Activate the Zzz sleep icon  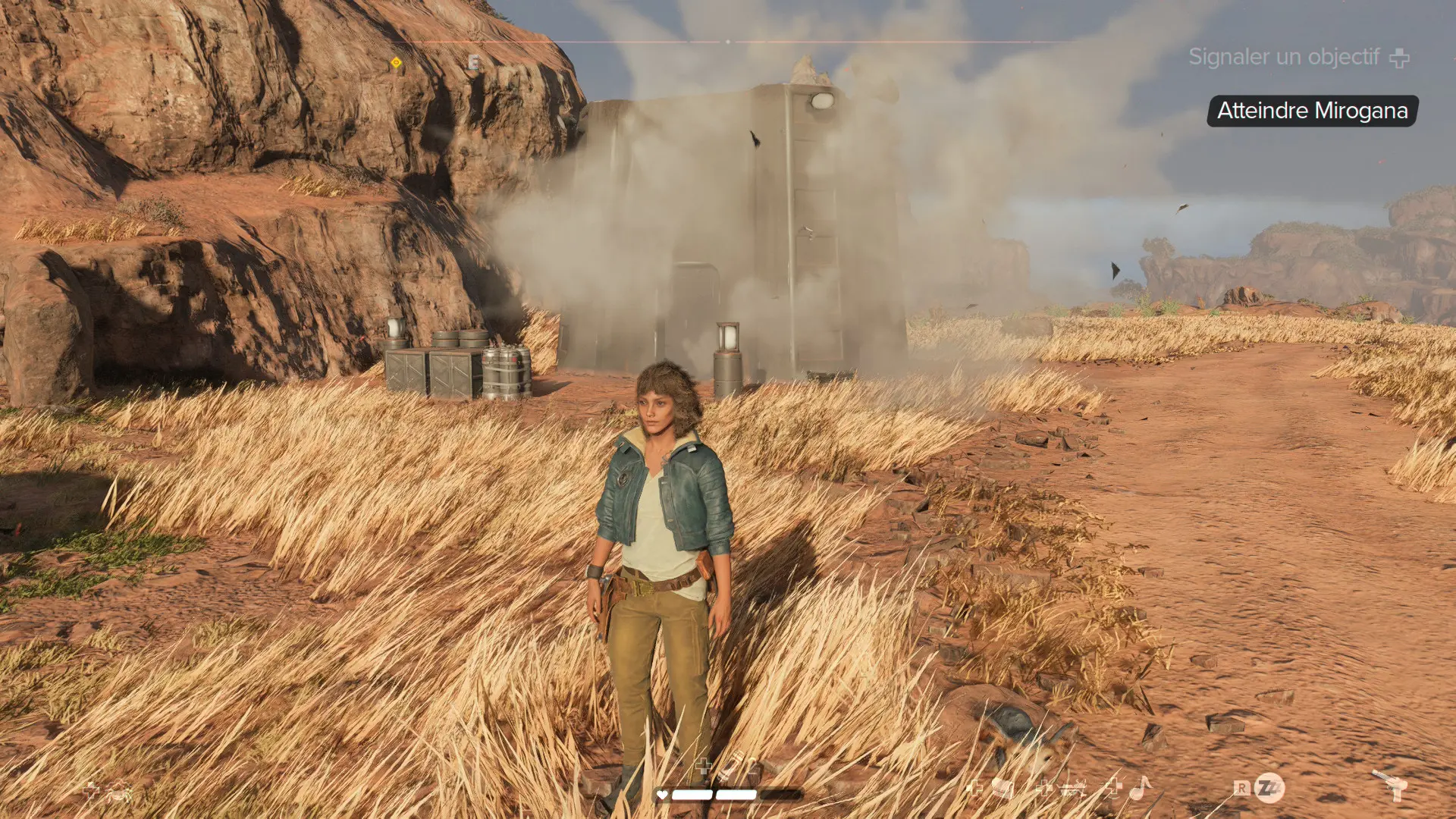(1269, 788)
